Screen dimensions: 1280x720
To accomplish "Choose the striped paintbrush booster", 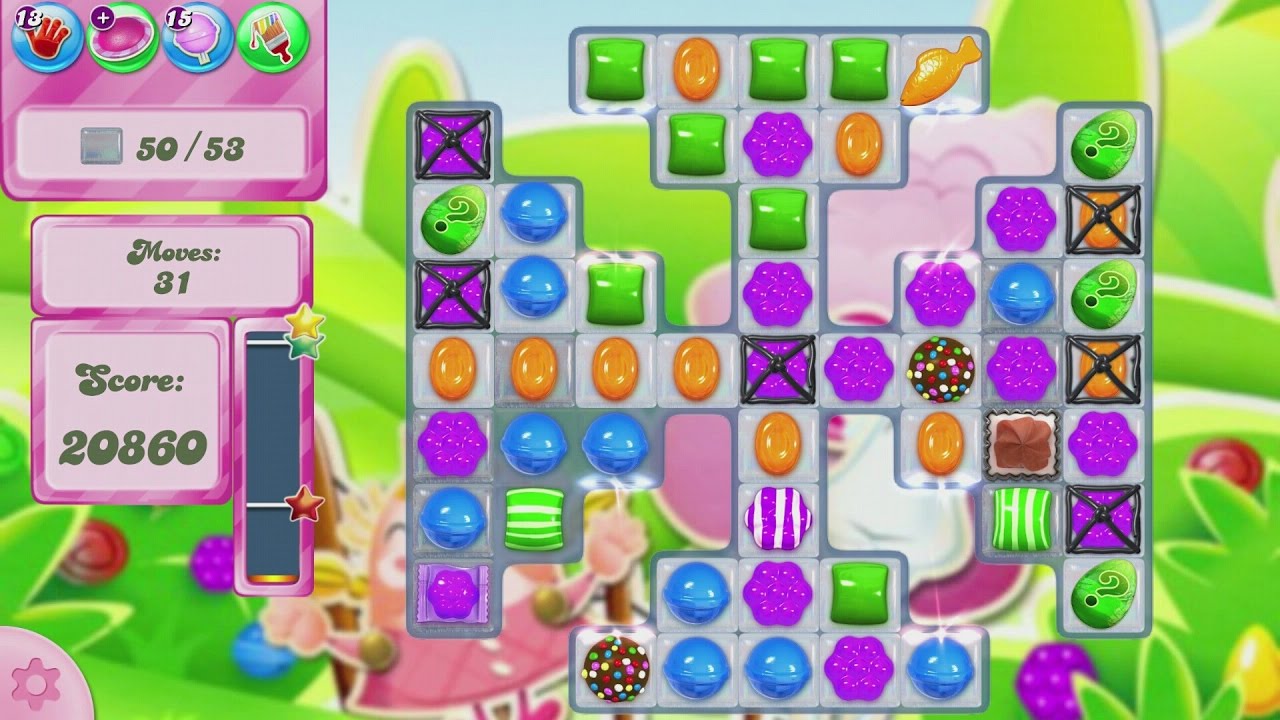I will [x=272, y=38].
